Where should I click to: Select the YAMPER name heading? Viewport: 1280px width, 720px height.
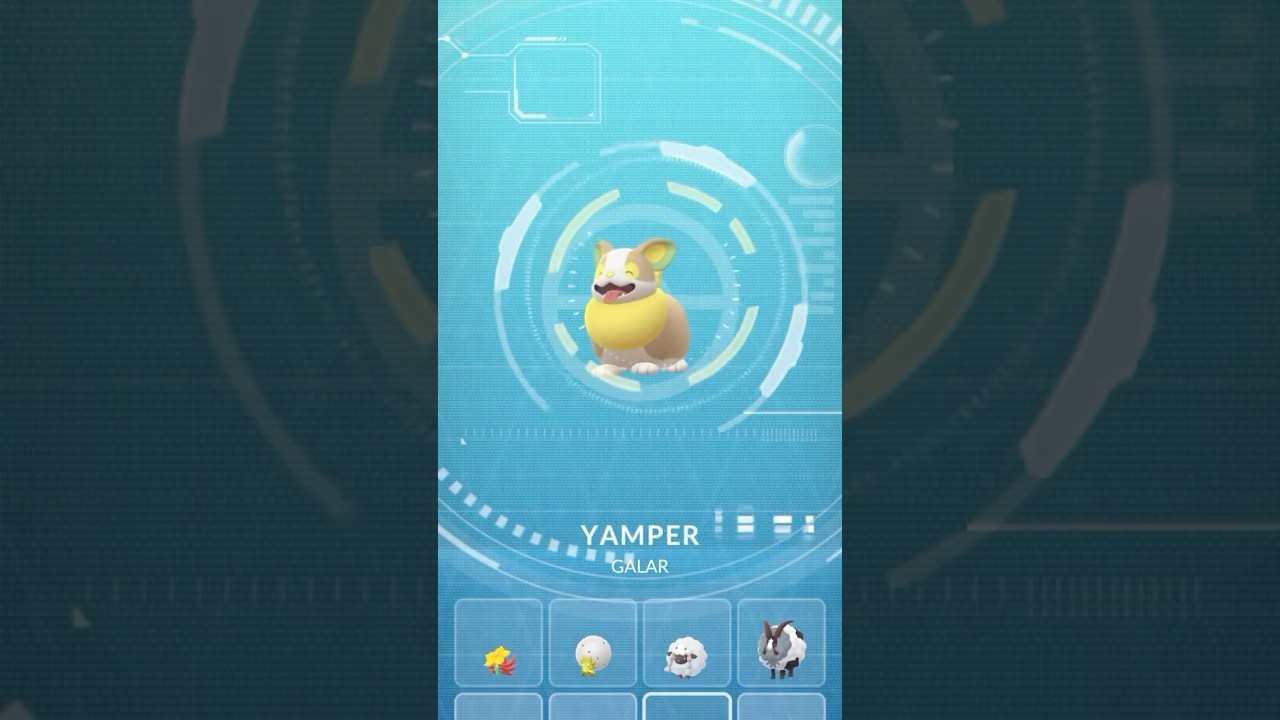(x=639, y=534)
